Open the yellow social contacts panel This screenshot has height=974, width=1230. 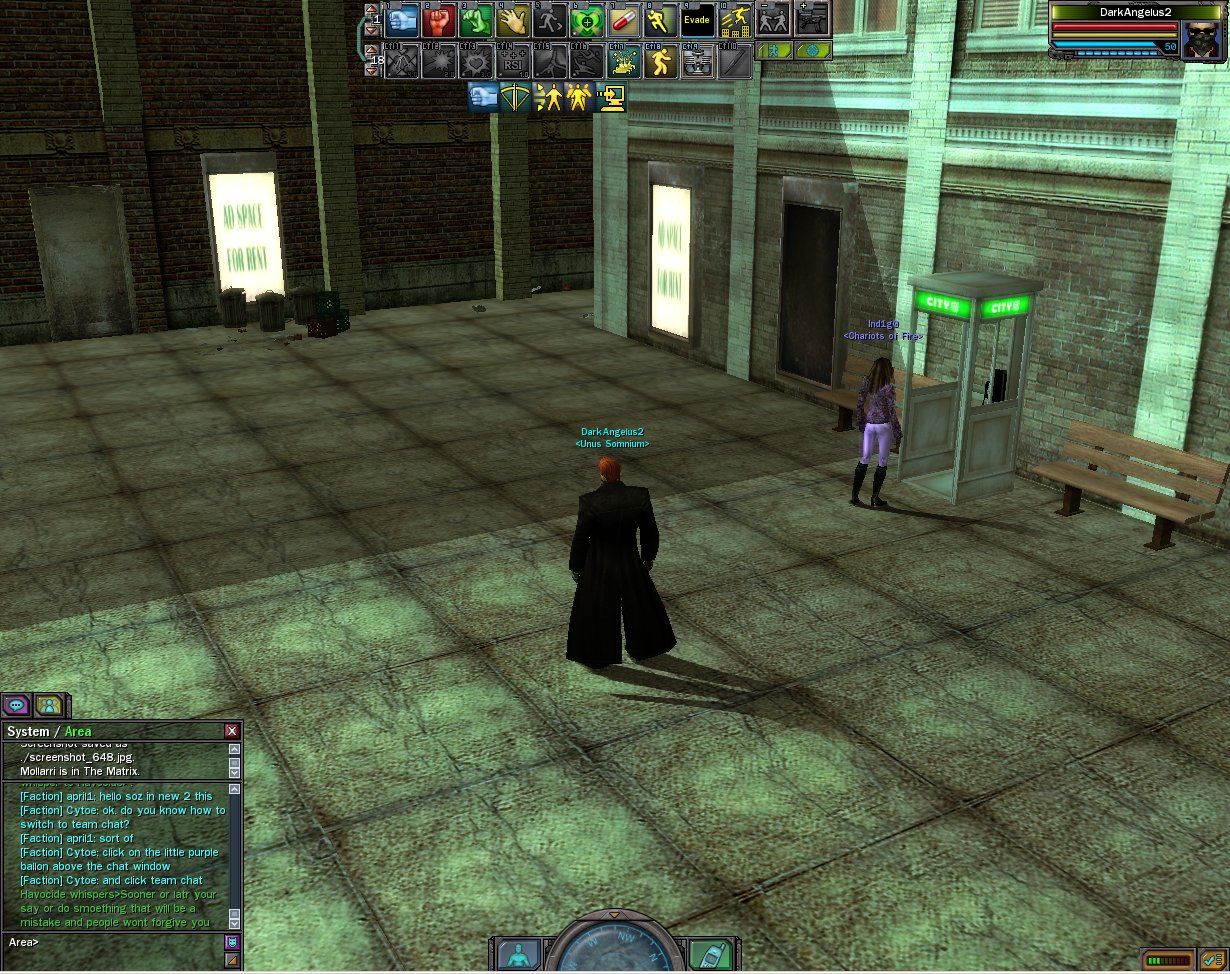(48, 705)
